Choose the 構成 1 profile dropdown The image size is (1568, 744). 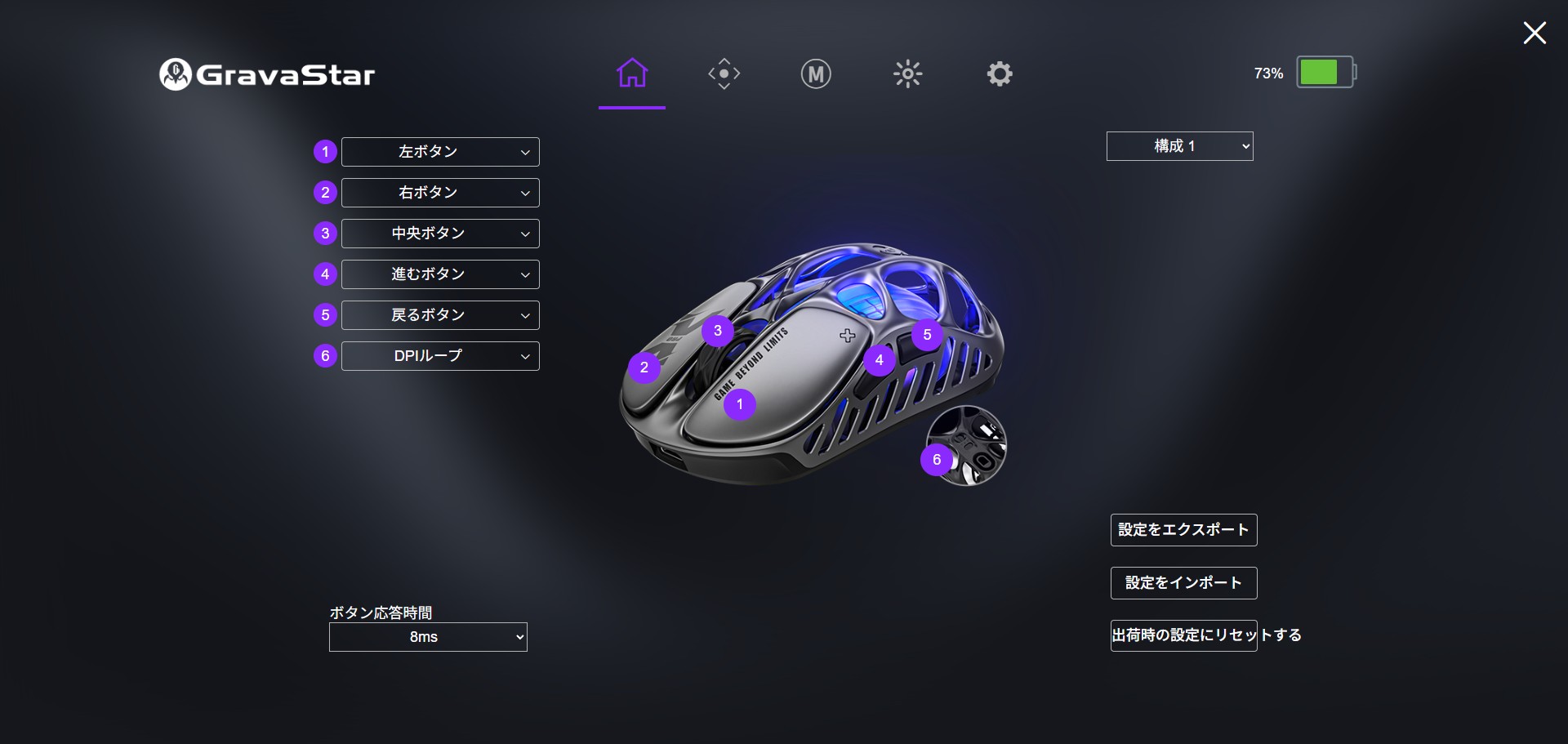pos(1179,146)
